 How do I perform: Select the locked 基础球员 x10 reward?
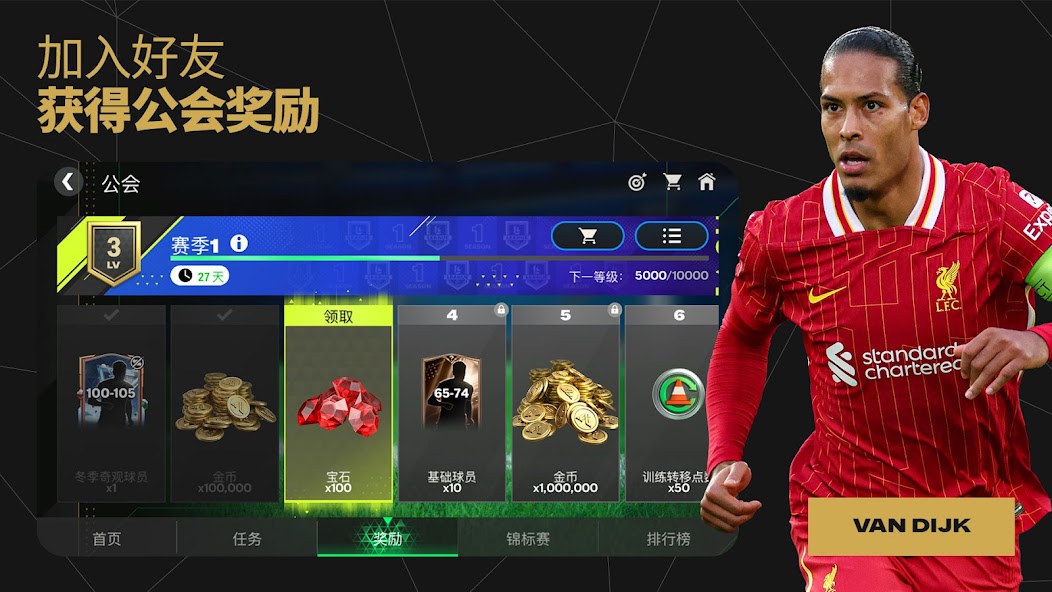click(x=452, y=402)
